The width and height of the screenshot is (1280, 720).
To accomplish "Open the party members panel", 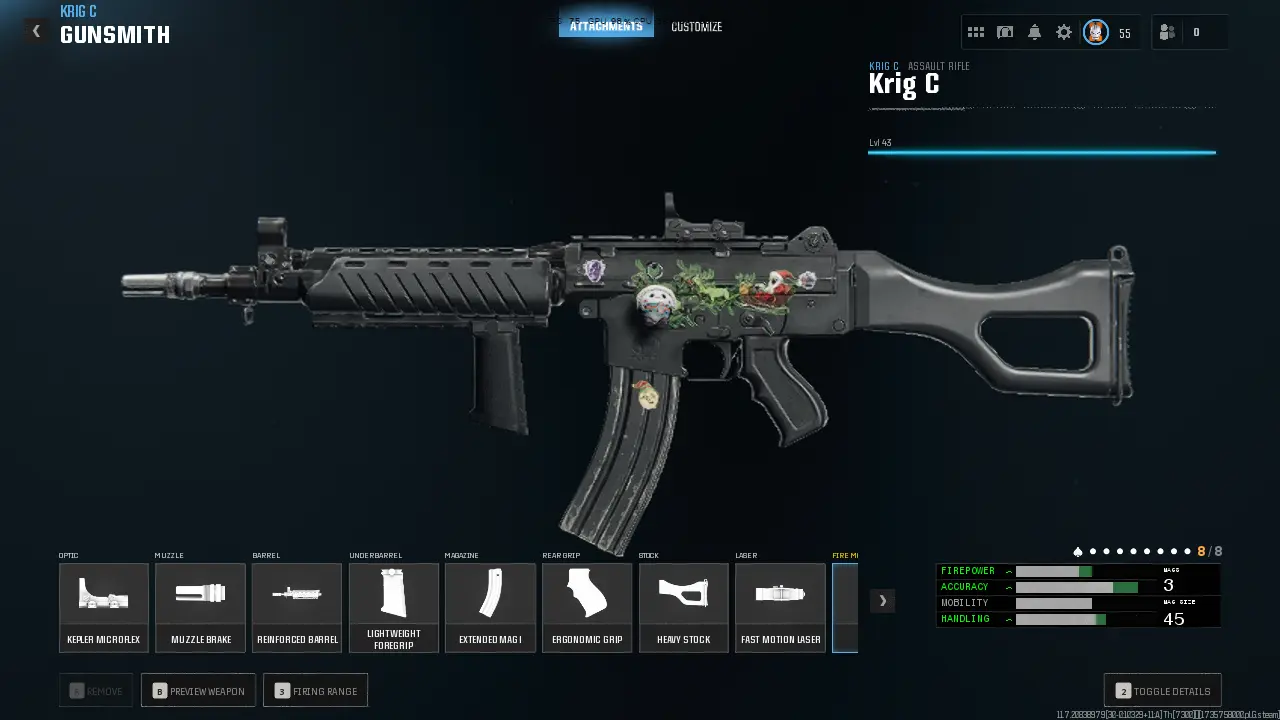I will tap(1167, 33).
